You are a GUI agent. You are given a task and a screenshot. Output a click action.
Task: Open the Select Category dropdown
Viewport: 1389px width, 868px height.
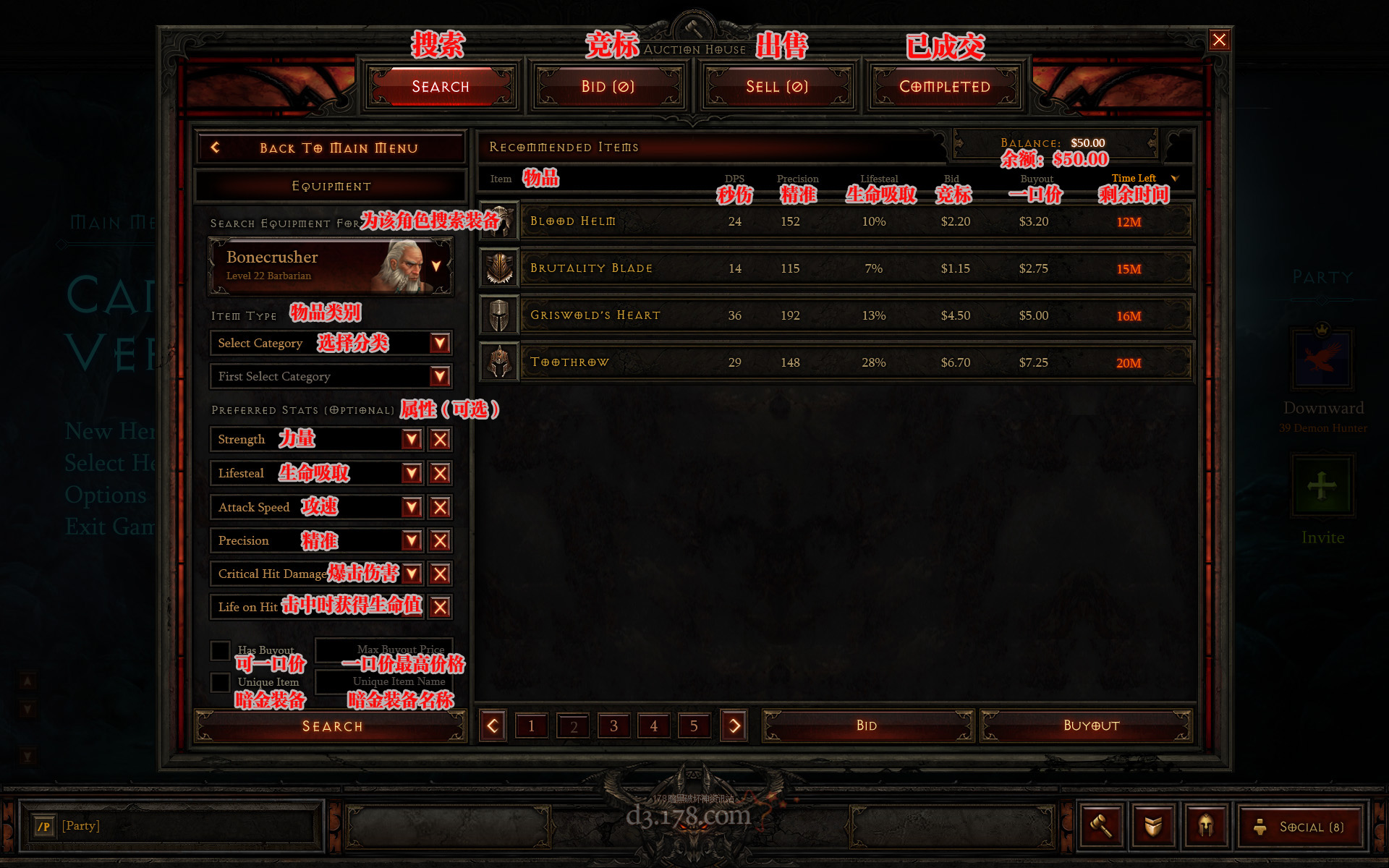439,343
